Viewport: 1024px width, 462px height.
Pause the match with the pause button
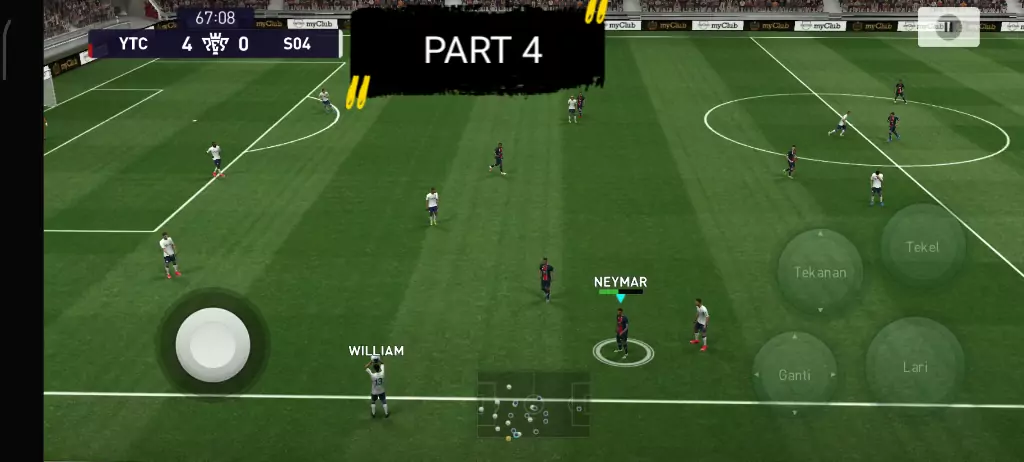tap(947, 28)
